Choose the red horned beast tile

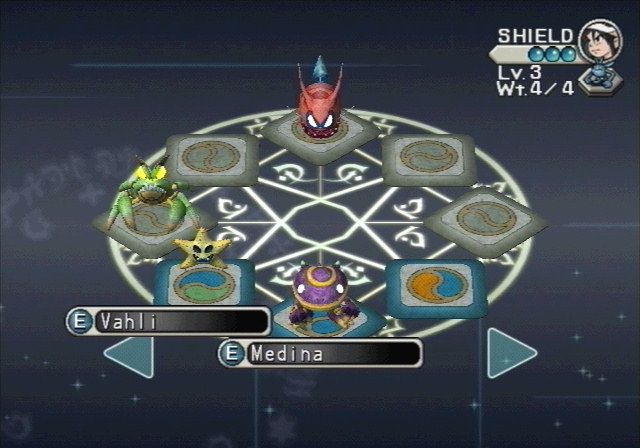(x=319, y=110)
